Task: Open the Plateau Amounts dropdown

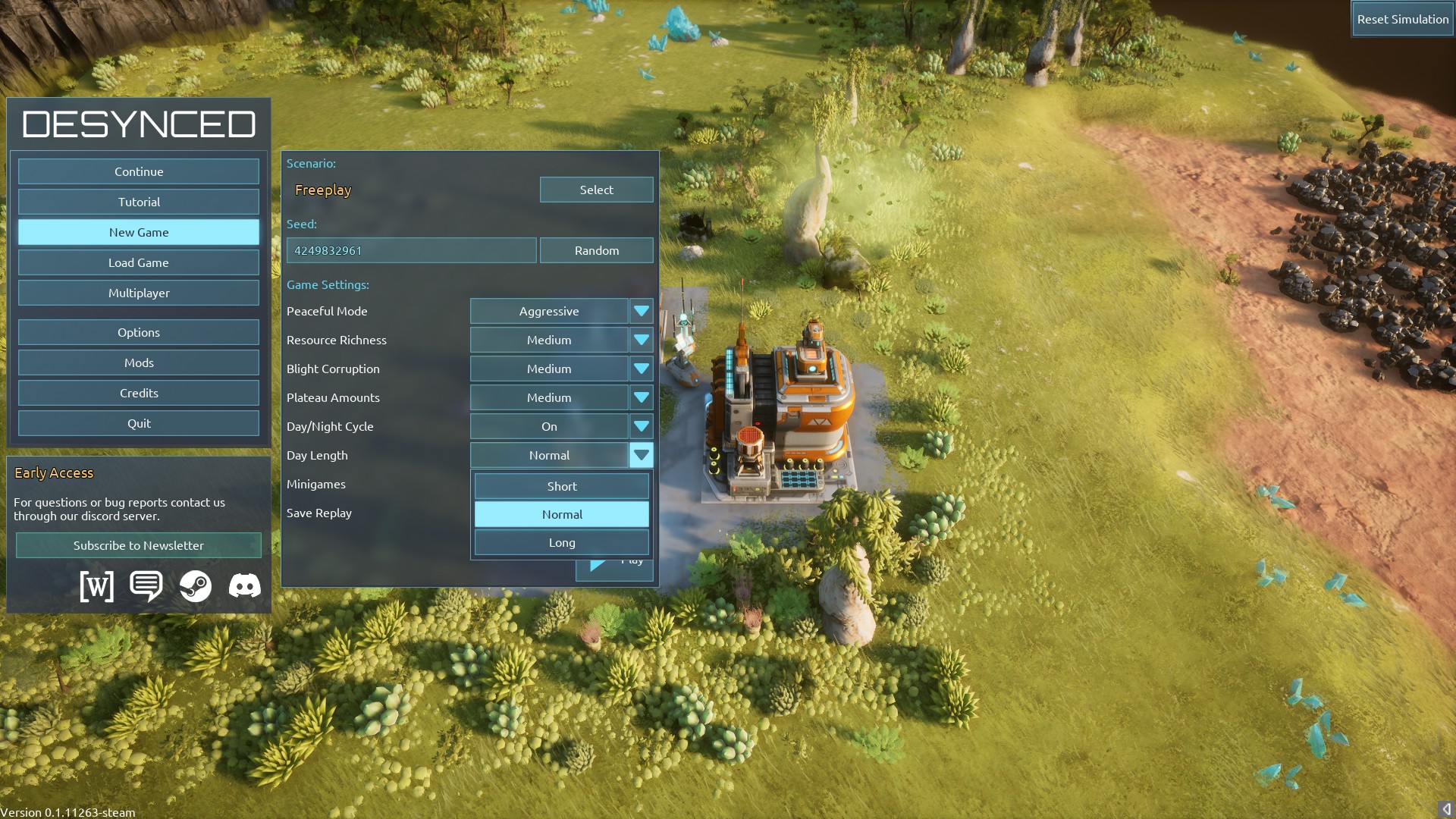Action: point(641,397)
